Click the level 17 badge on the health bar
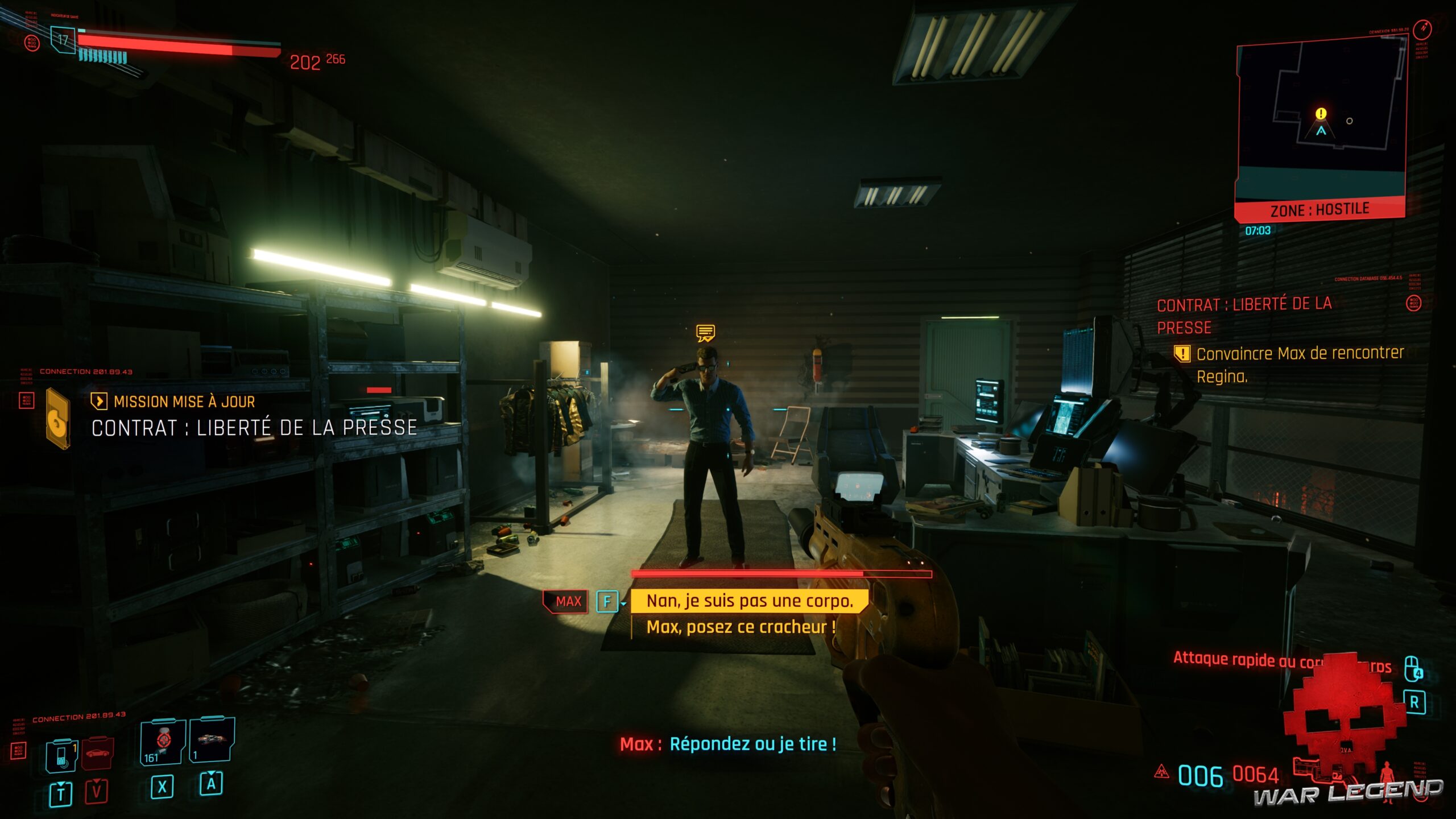Screen dimensions: 1456x819 pyautogui.click(x=63, y=39)
